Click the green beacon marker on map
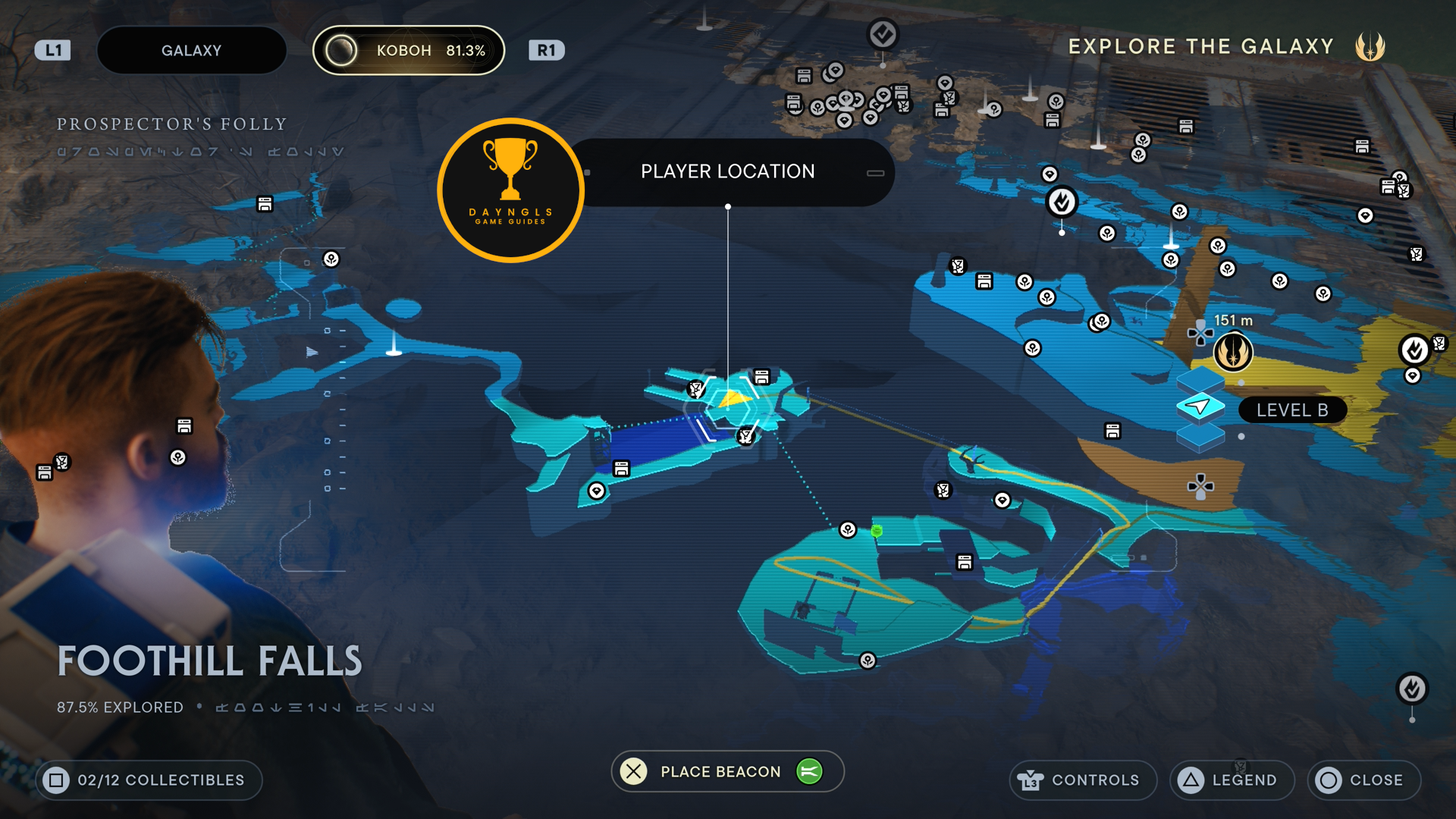The height and width of the screenshot is (819, 1456). (x=877, y=531)
